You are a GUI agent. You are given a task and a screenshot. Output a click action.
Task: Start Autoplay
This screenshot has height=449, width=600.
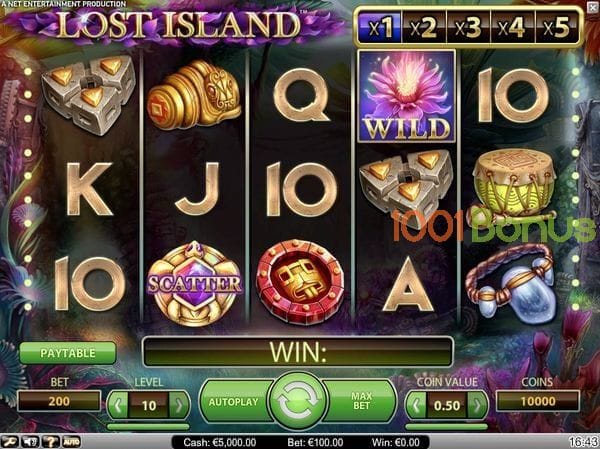[235, 402]
